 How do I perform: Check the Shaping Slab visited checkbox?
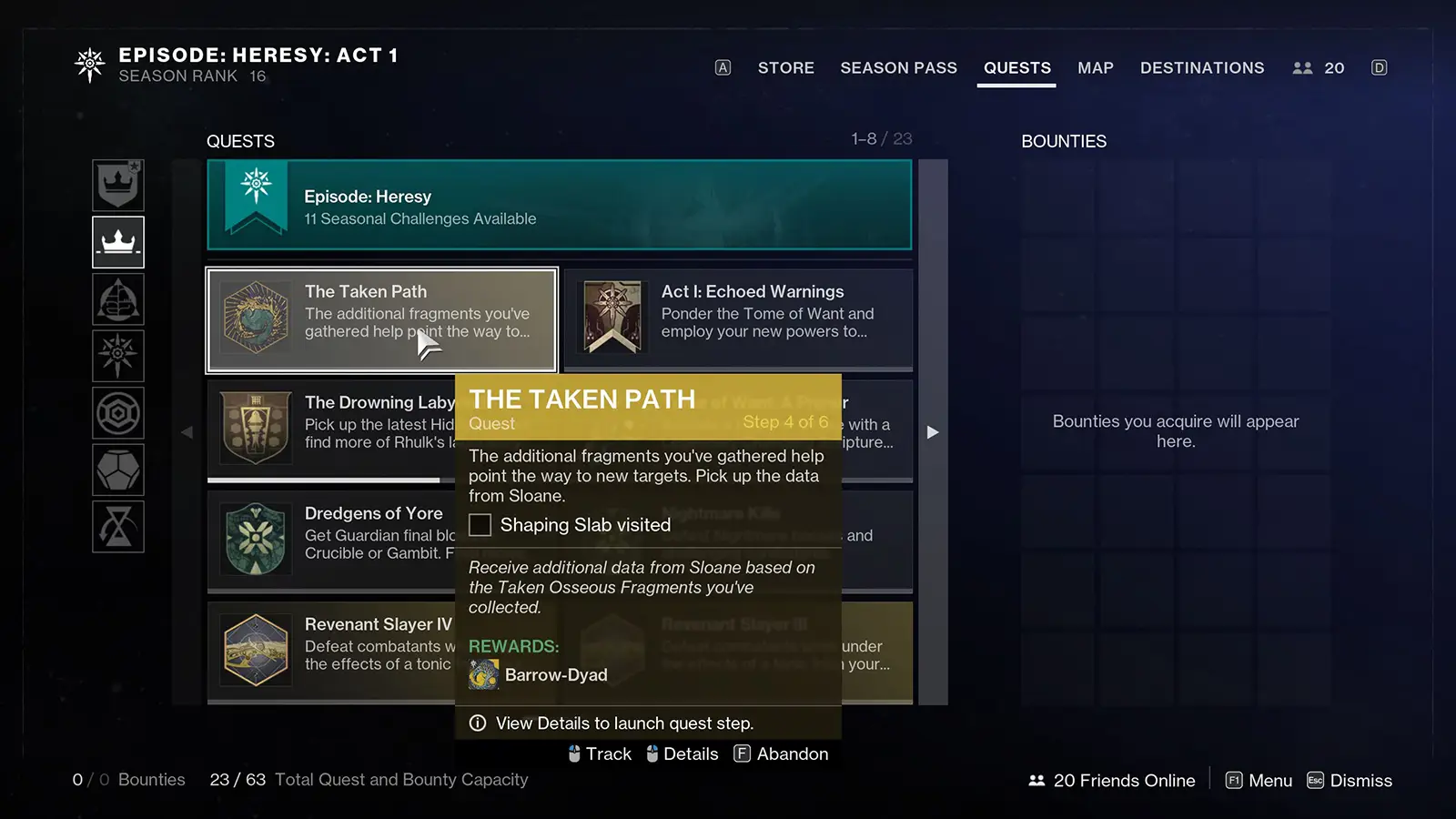tap(480, 525)
